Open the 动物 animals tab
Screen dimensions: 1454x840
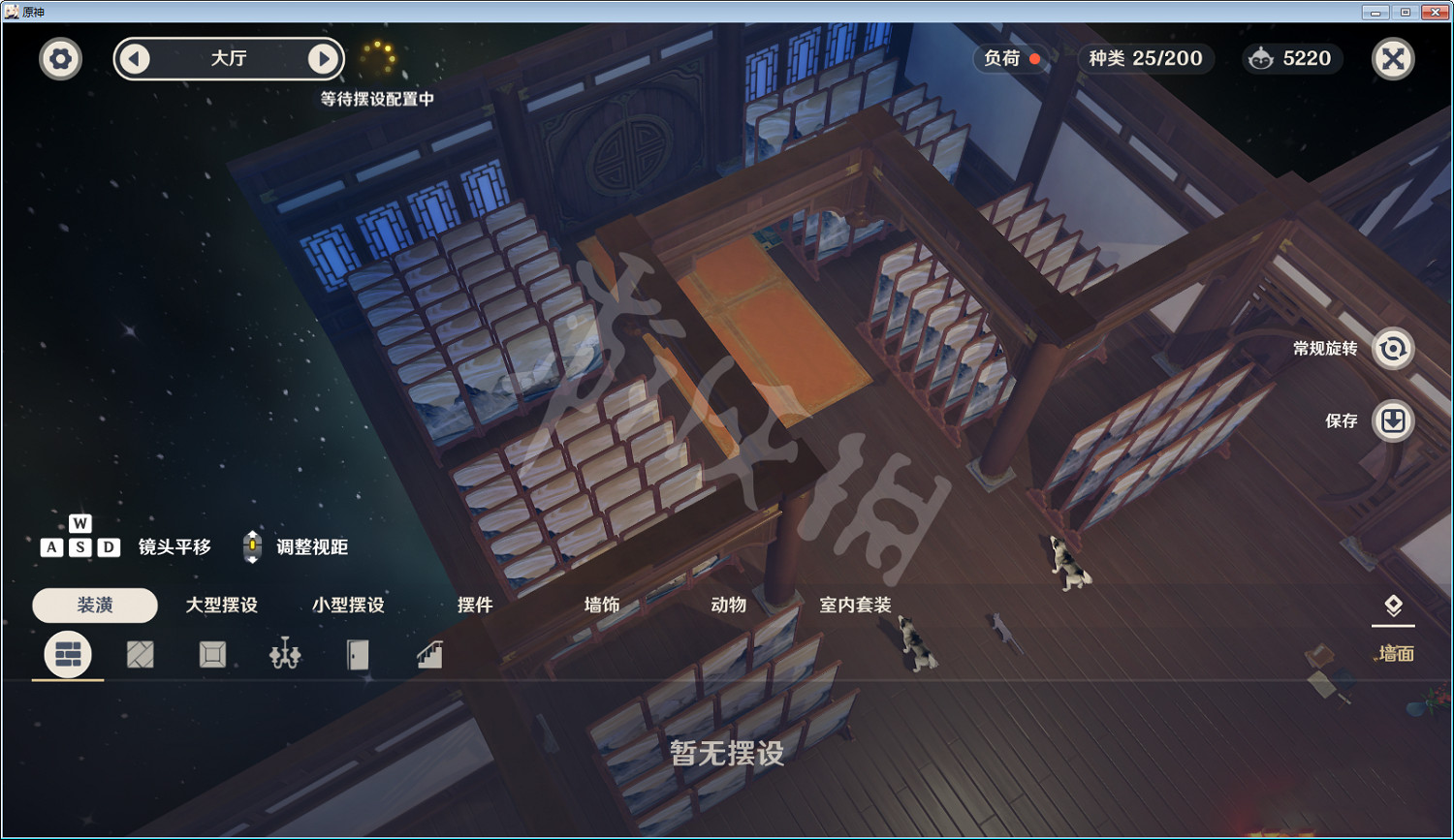727,605
